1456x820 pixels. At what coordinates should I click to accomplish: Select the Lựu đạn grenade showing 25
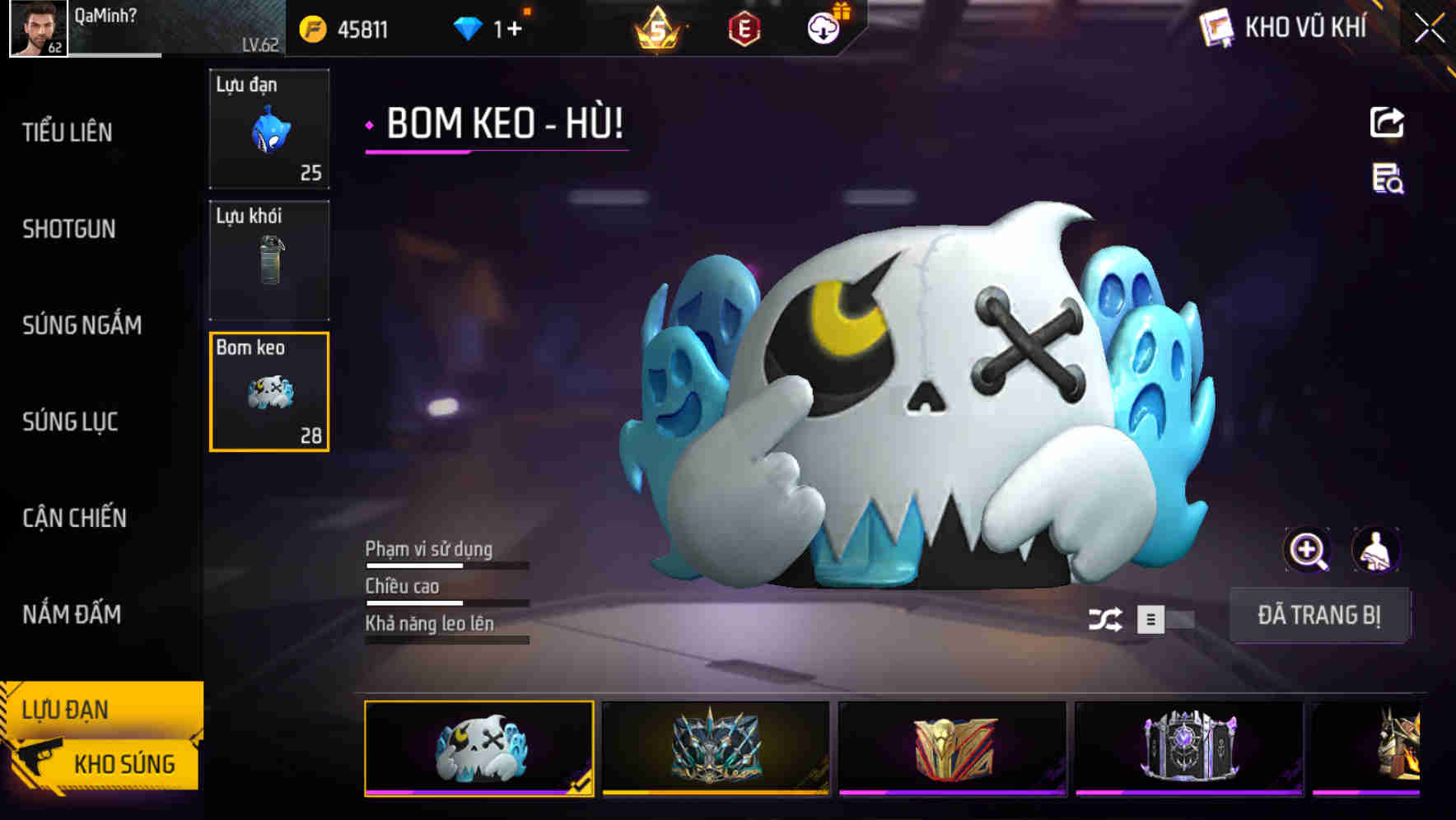pyautogui.click(x=268, y=129)
